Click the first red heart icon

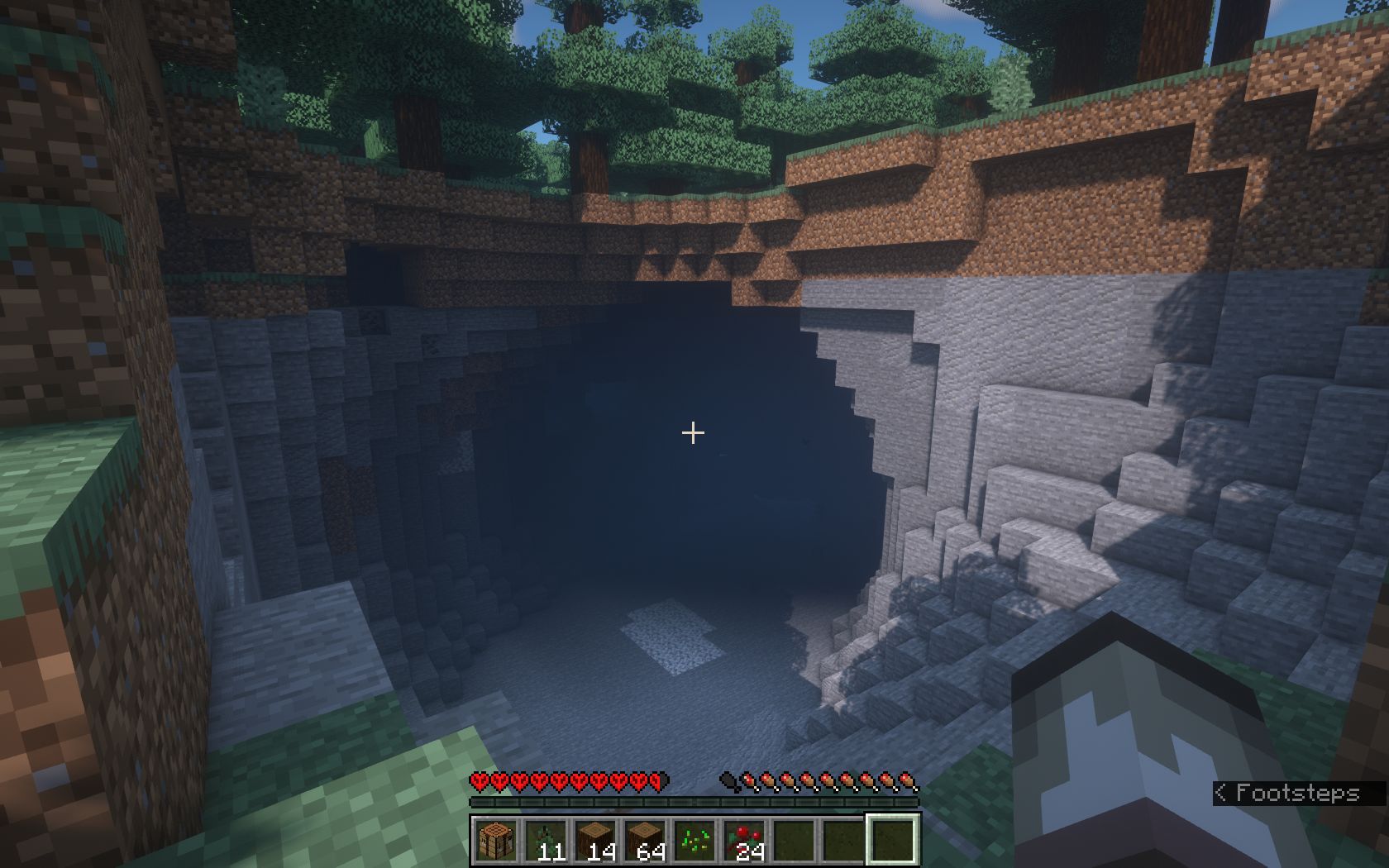478,780
